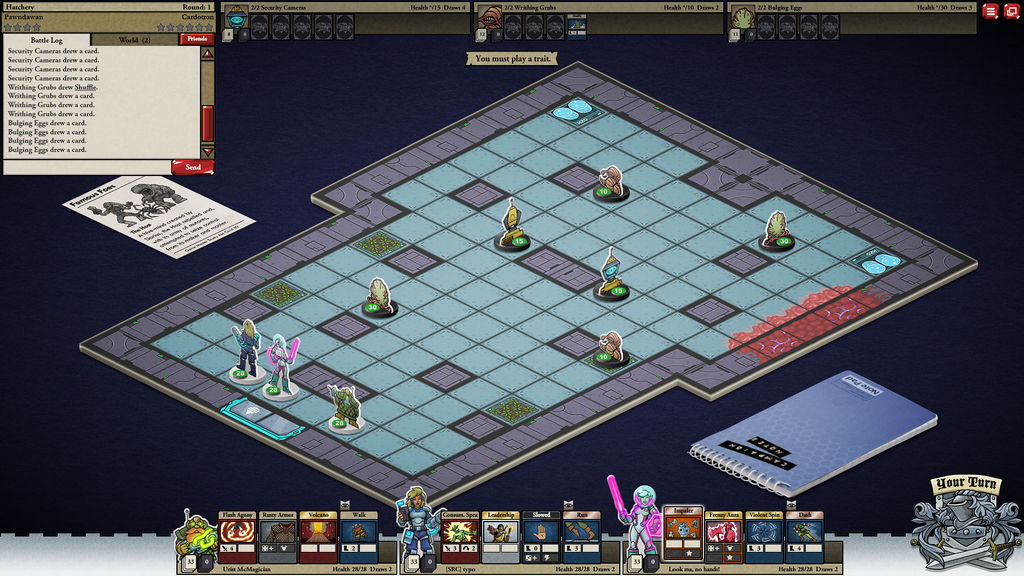
Task: Select the Dash move card
Action: (x=804, y=536)
